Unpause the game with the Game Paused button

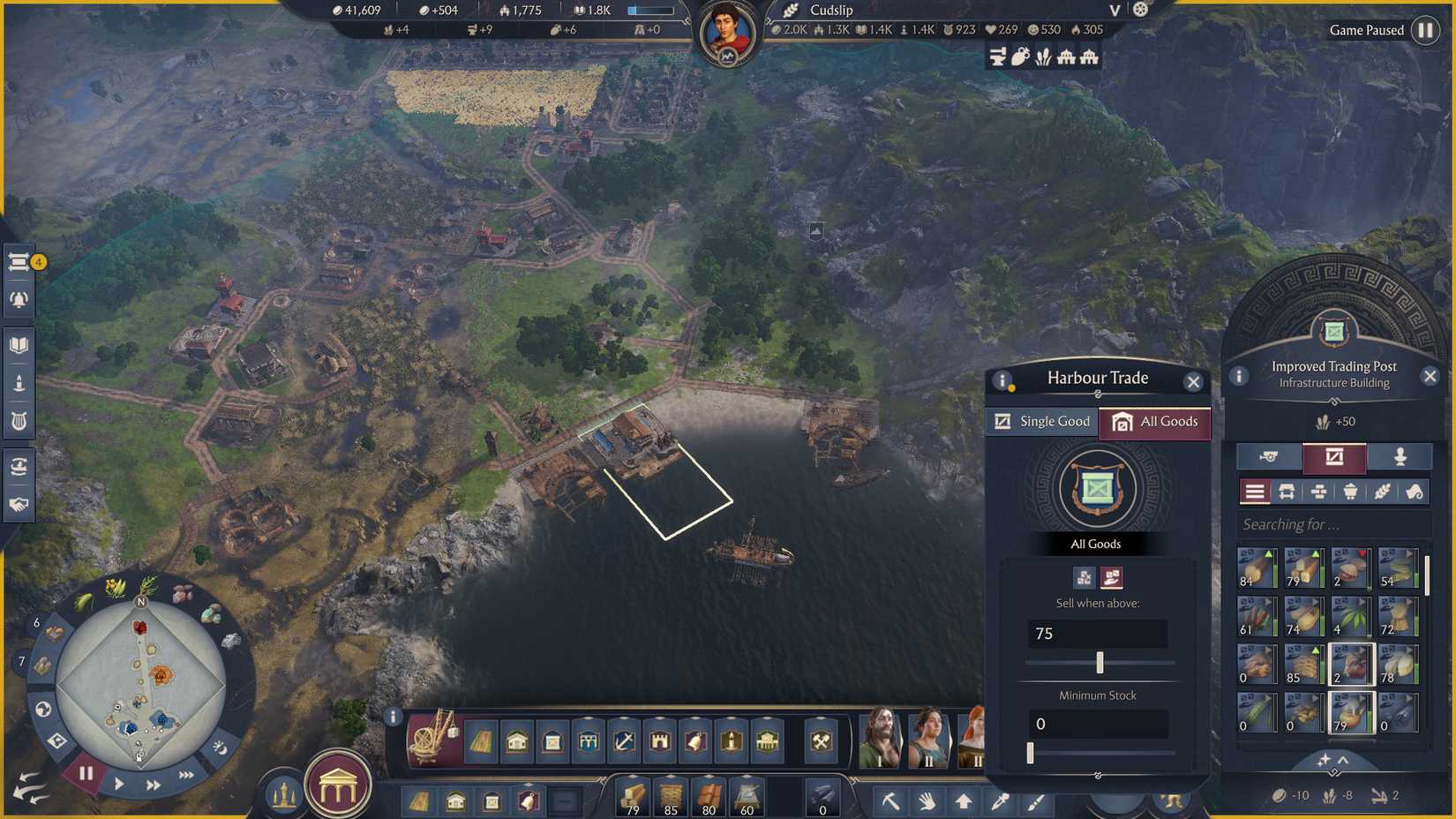coord(1424,30)
